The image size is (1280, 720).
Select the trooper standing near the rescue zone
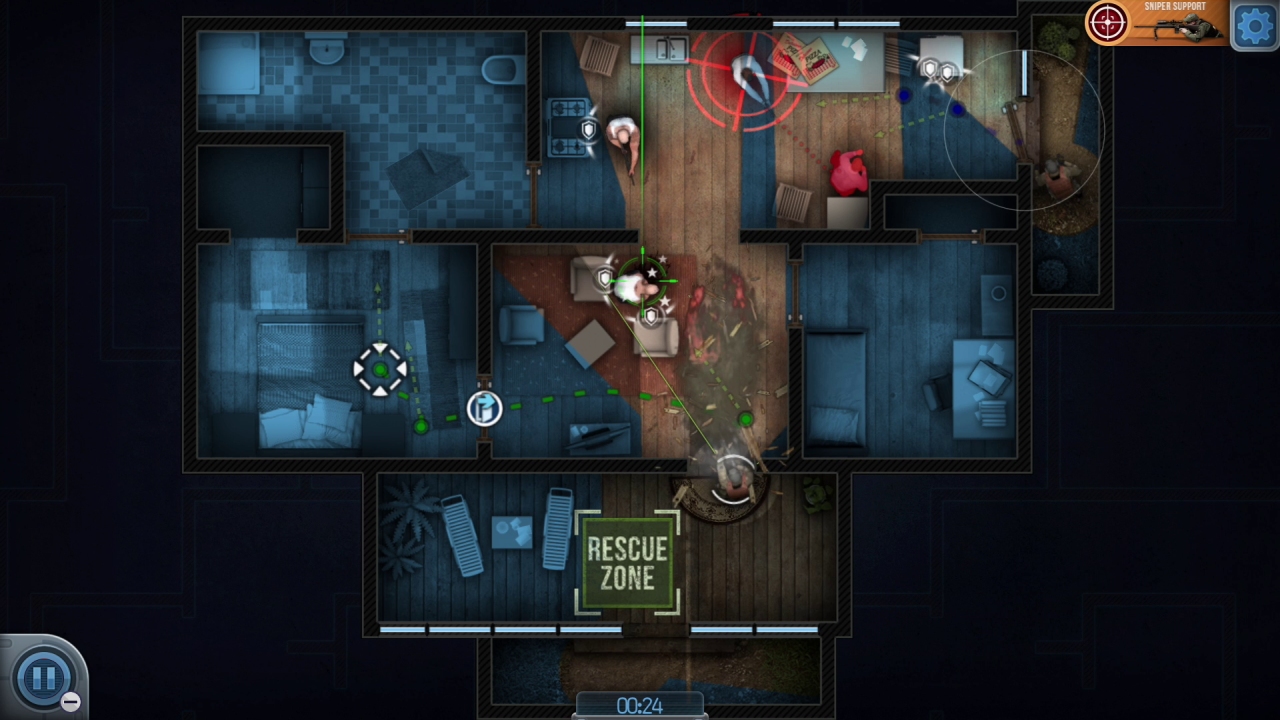[733, 480]
